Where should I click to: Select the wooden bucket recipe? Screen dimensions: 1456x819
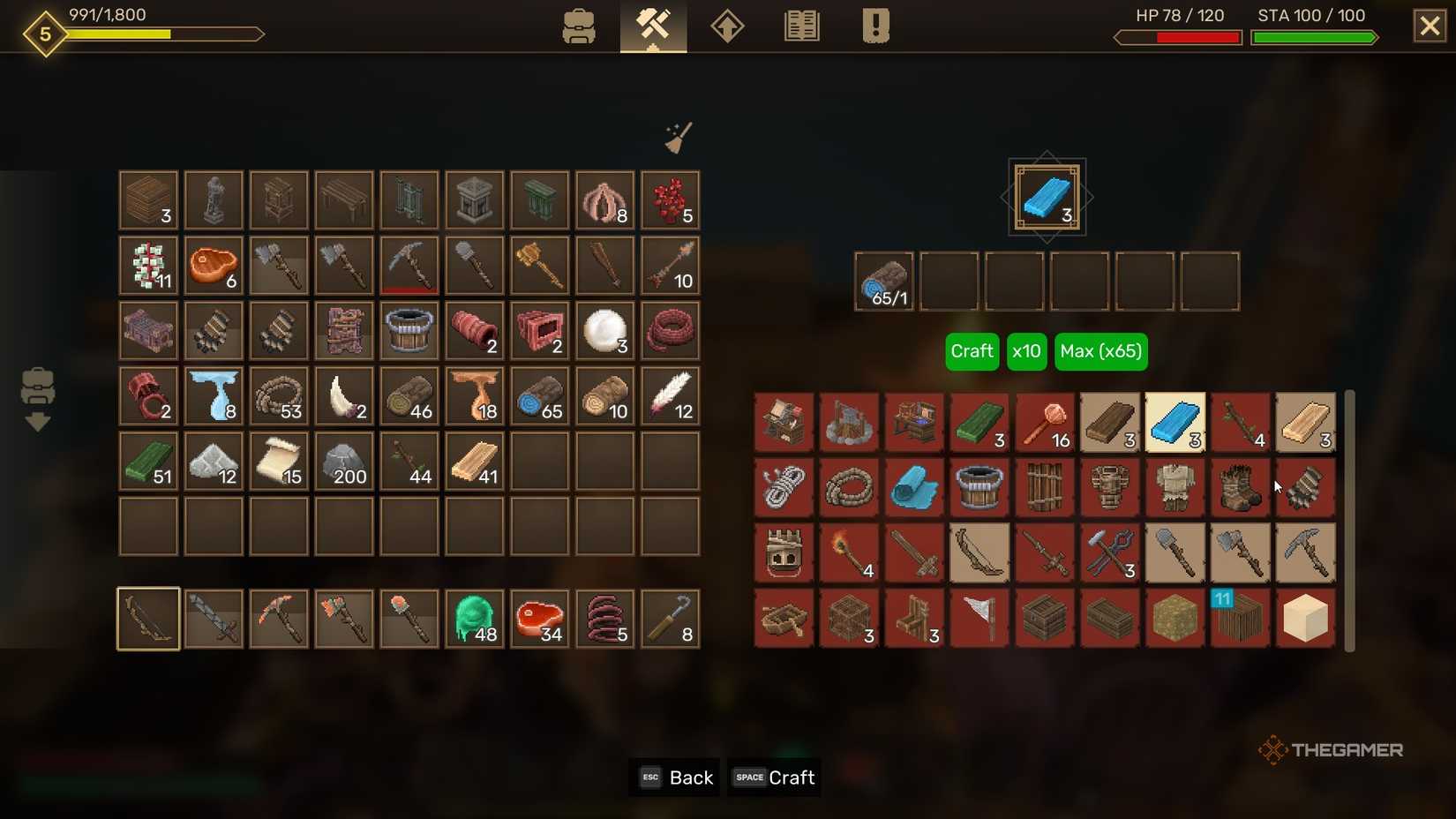click(x=979, y=488)
